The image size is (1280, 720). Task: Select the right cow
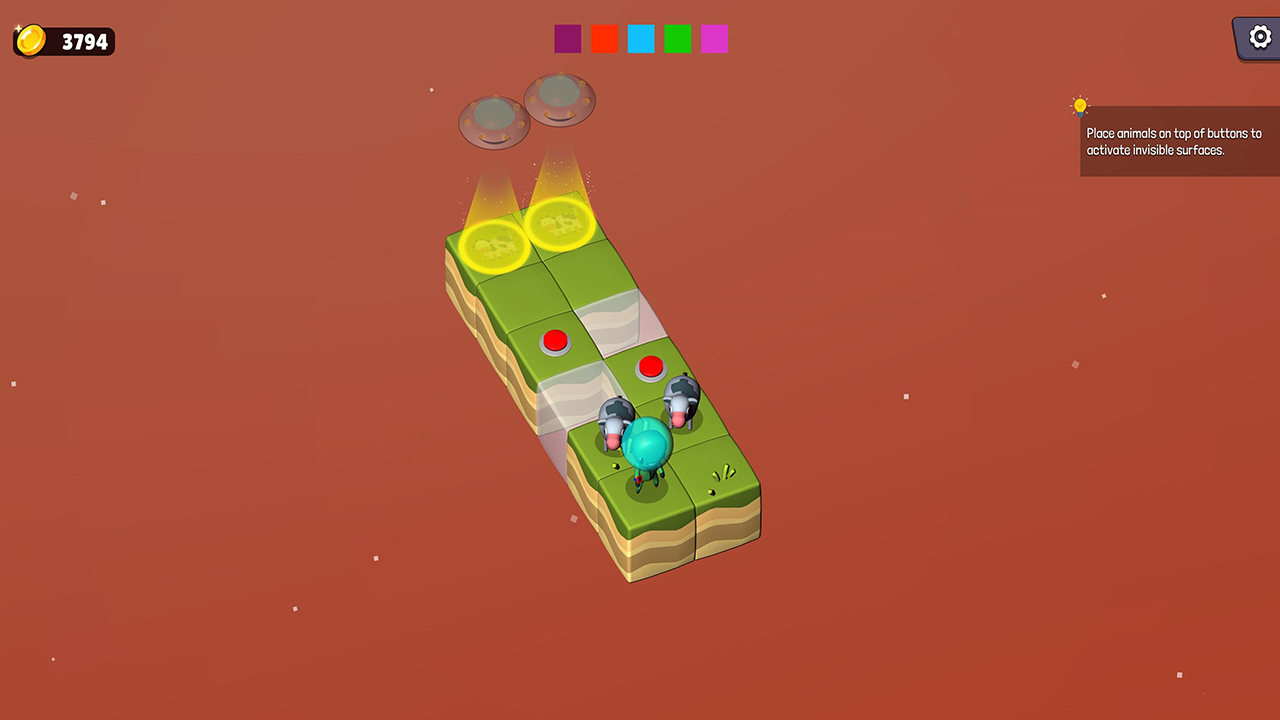click(x=682, y=405)
